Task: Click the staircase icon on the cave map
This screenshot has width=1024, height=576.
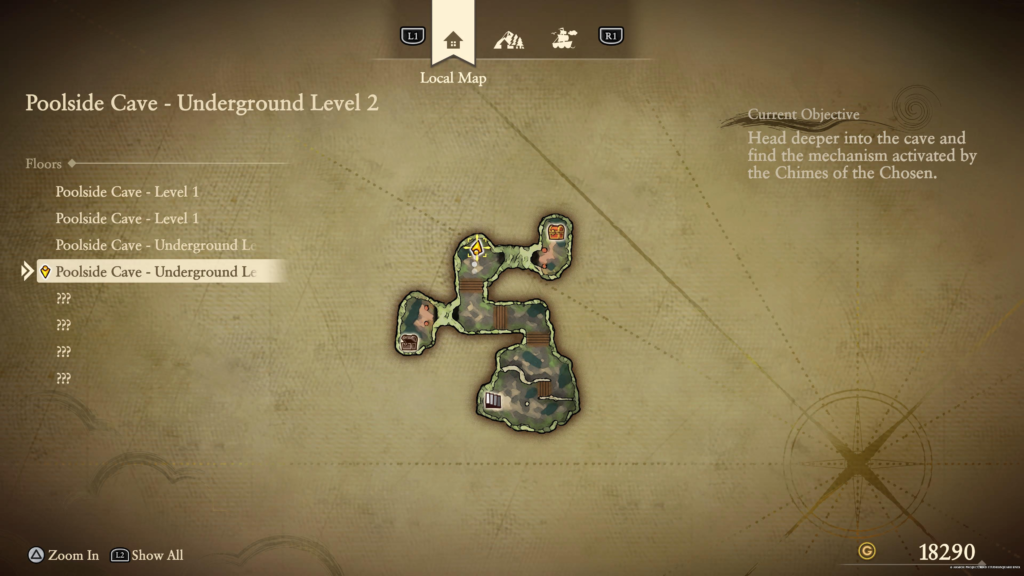Action: 493,401
